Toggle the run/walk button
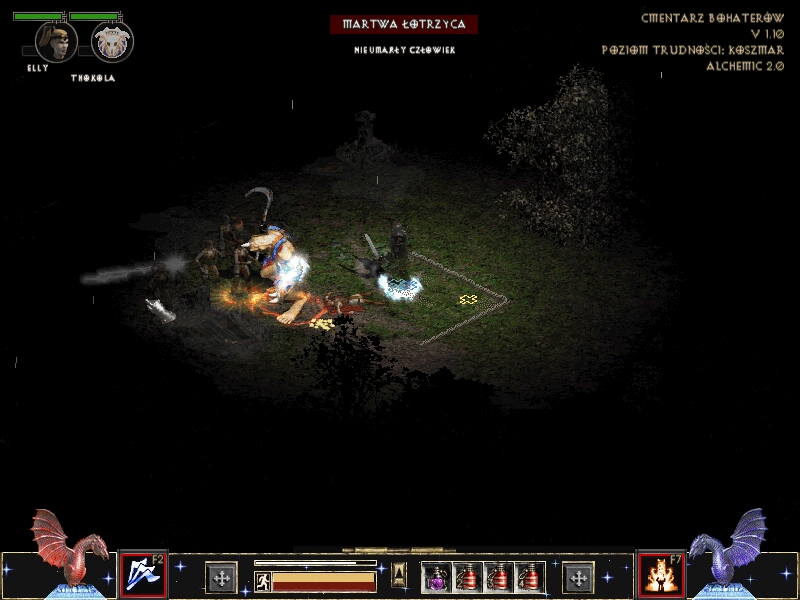Screen dimensions: 800x600 263,581
